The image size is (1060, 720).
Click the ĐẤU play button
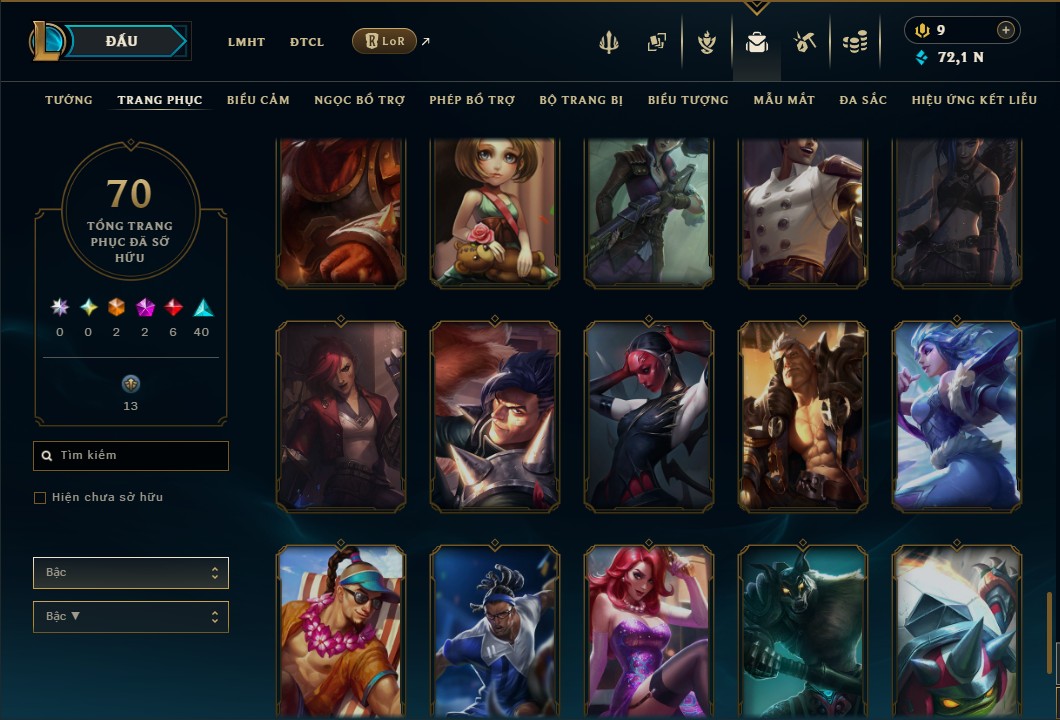[x=122, y=41]
